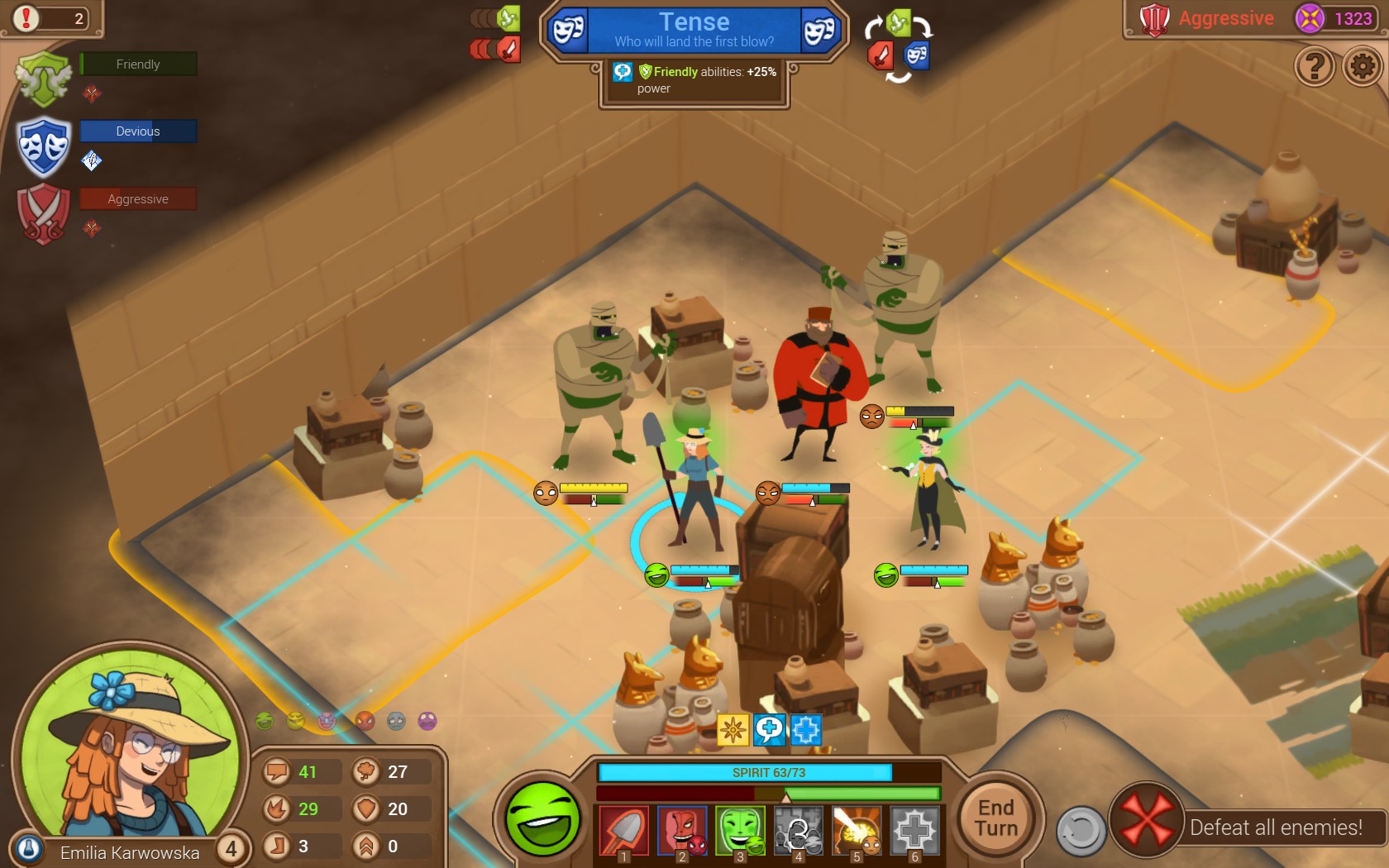Click the speech bubble heal buff icon
This screenshot has height=868, width=1389.
tap(769, 728)
